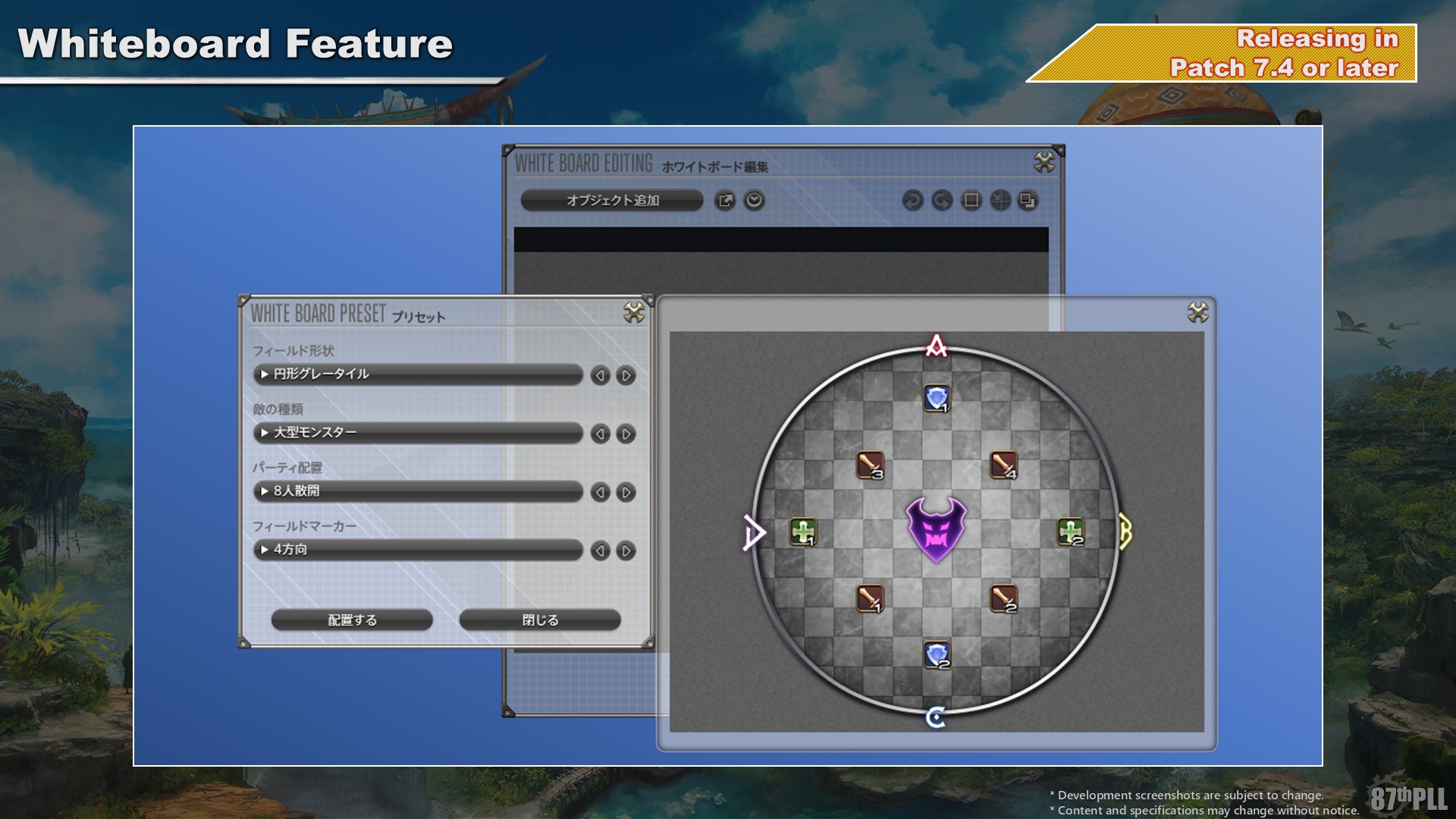Image resolution: width=1456 pixels, height=819 pixels.
Task: Click the 閉じる close button
Action: coord(540,620)
